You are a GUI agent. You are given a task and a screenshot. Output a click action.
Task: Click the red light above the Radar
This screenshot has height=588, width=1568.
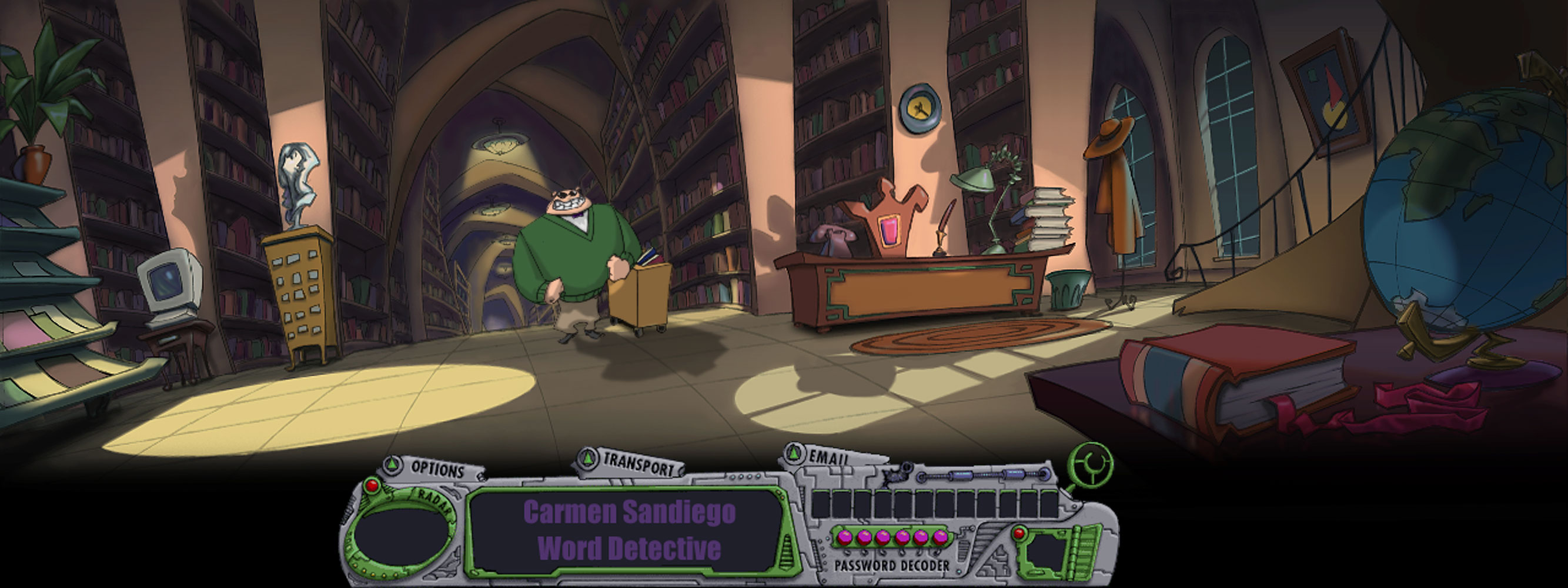[371, 486]
